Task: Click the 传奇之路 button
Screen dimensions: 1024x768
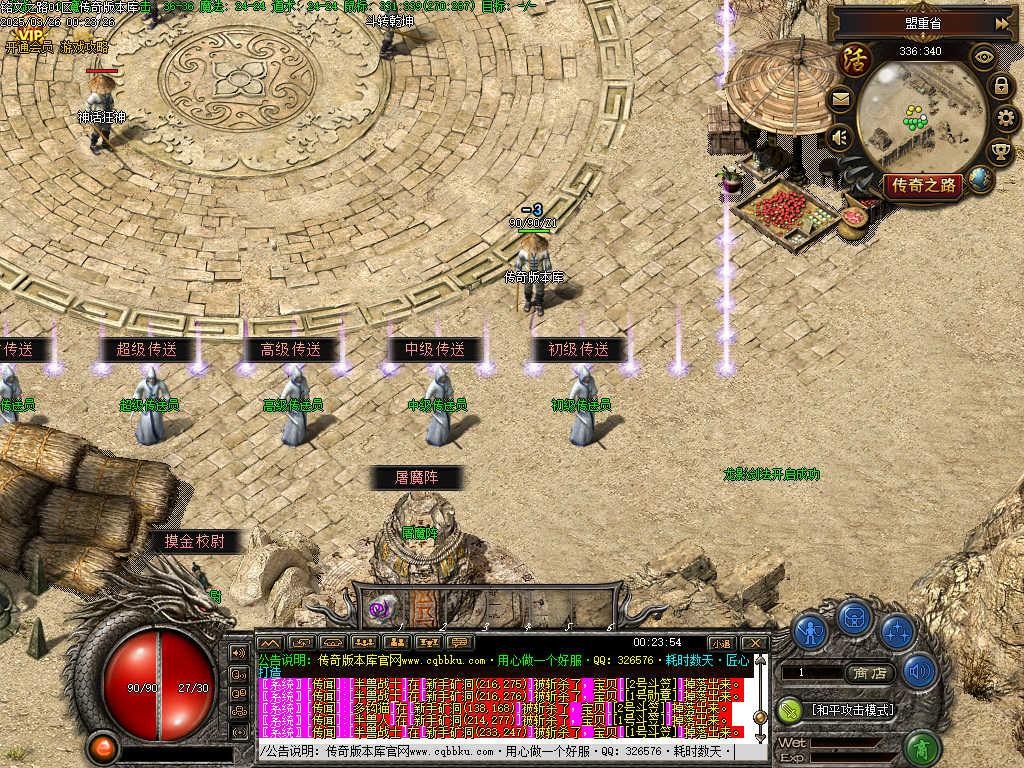Action: coord(923,185)
